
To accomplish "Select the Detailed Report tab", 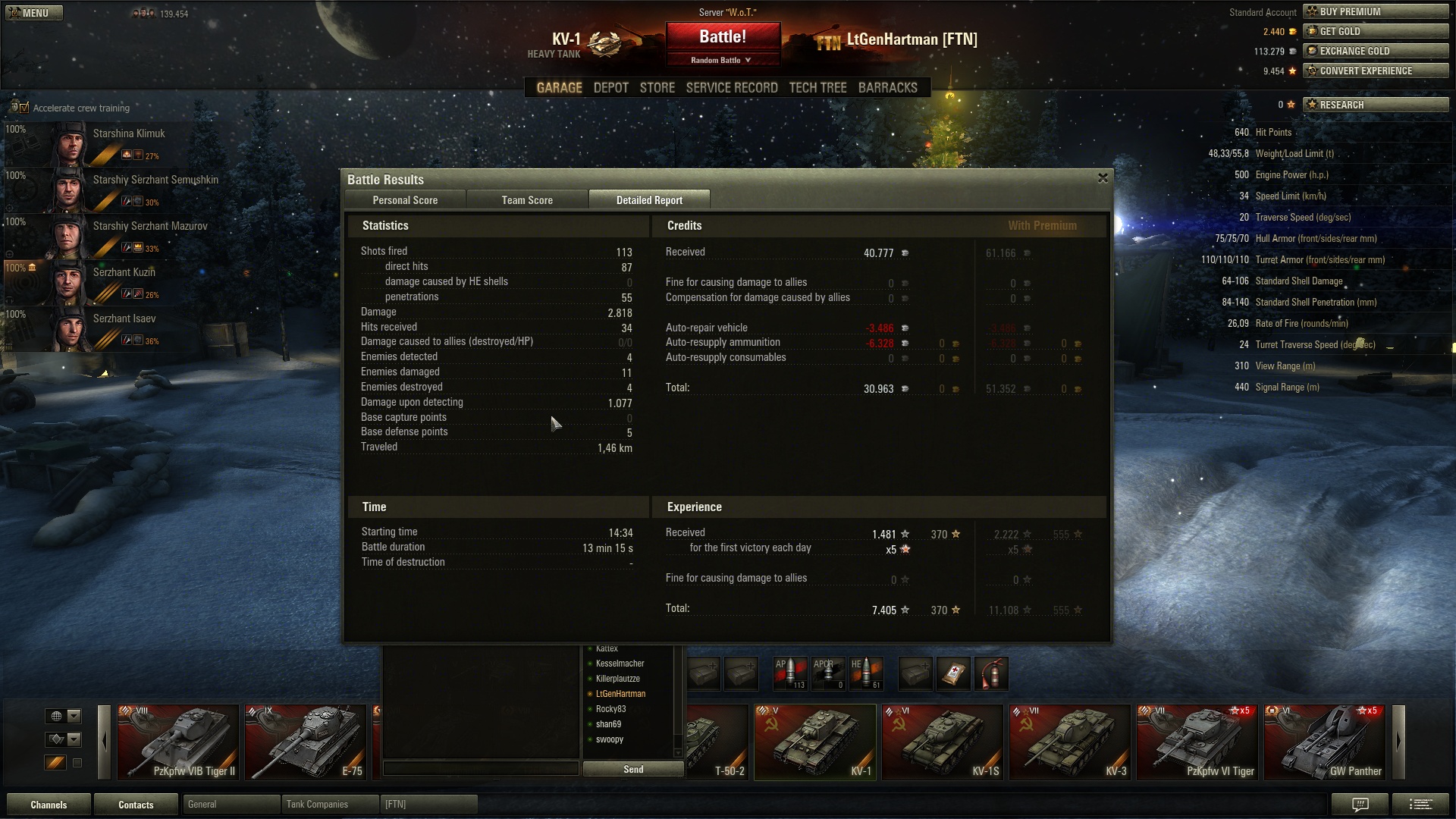I will tap(649, 200).
